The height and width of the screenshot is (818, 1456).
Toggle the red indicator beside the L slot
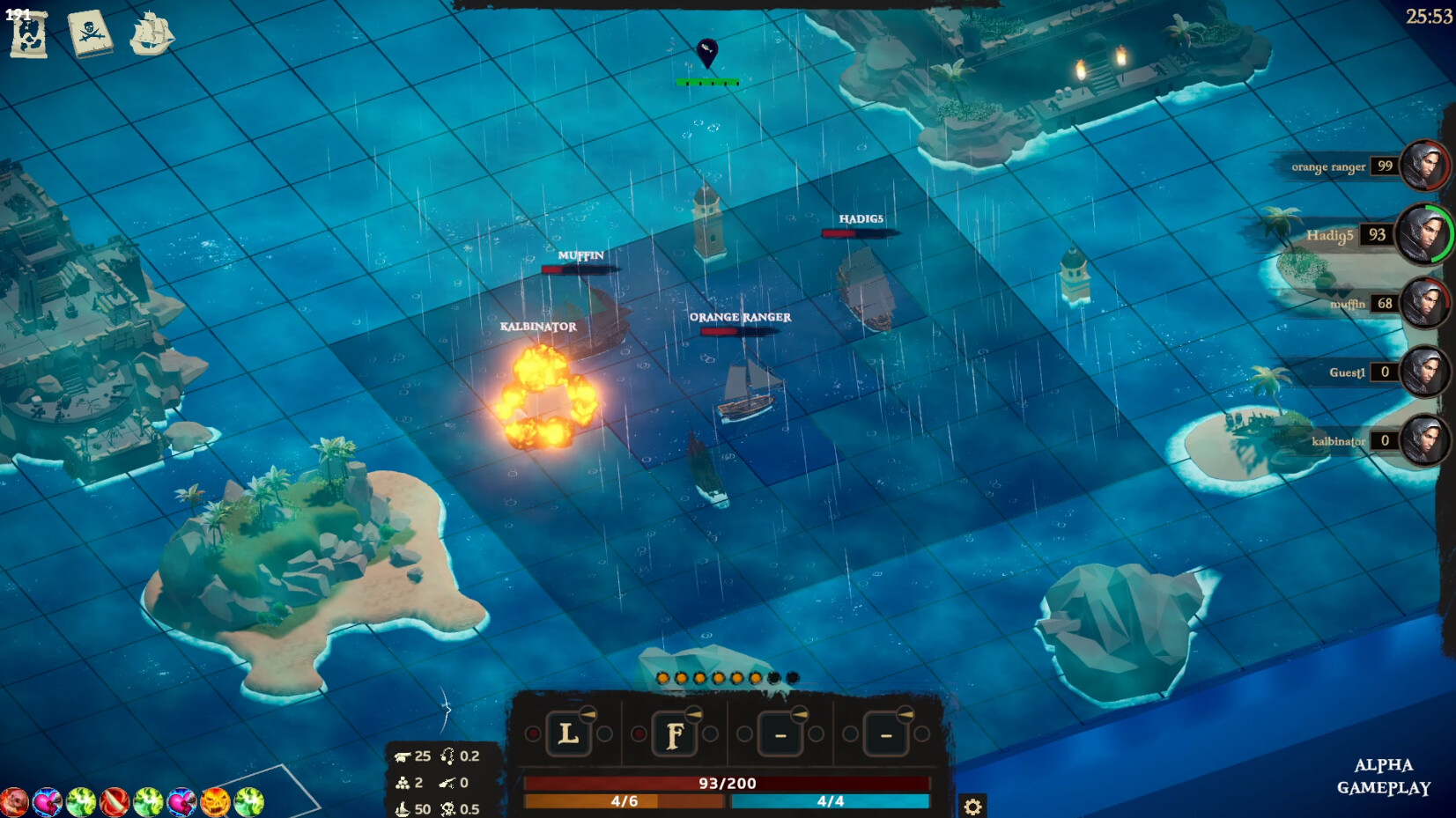tap(532, 733)
